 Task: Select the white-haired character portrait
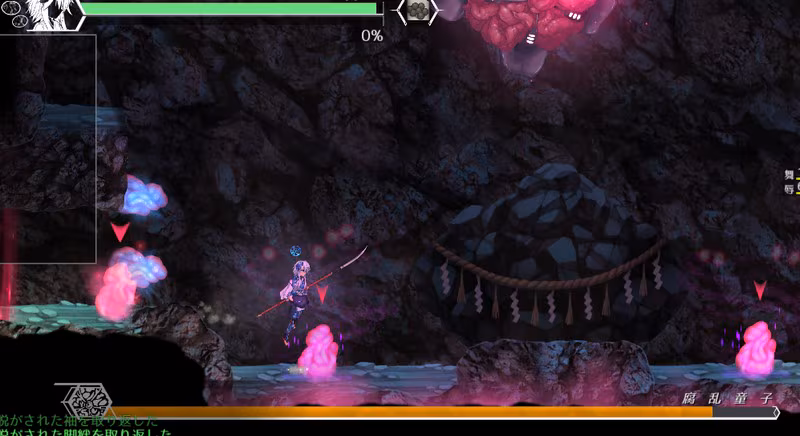click(x=48, y=14)
